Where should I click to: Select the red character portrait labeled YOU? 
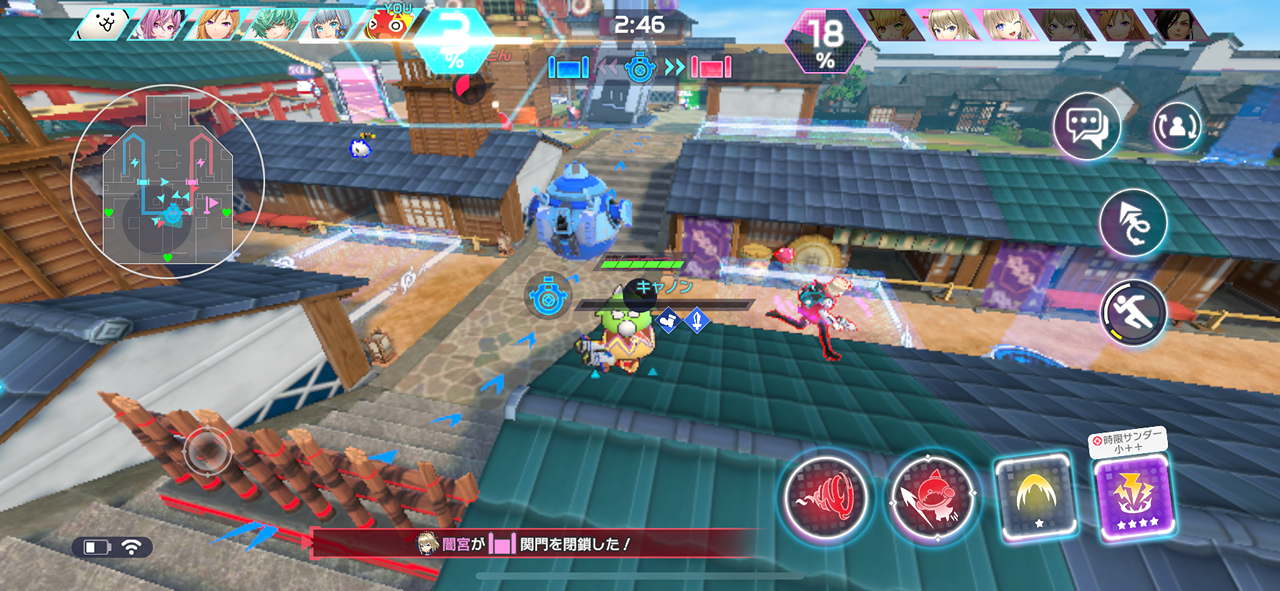(x=388, y=25)
